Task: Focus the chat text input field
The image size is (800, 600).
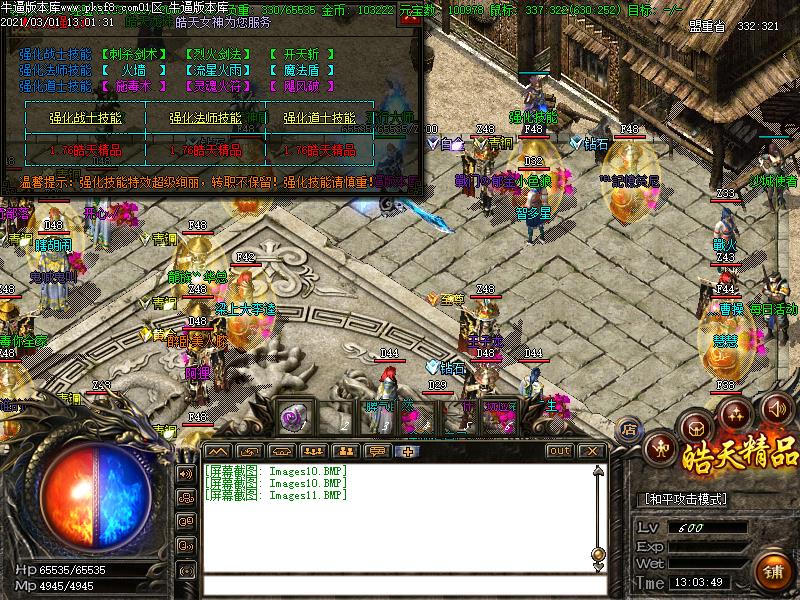Action: click(x=400, y=584)
